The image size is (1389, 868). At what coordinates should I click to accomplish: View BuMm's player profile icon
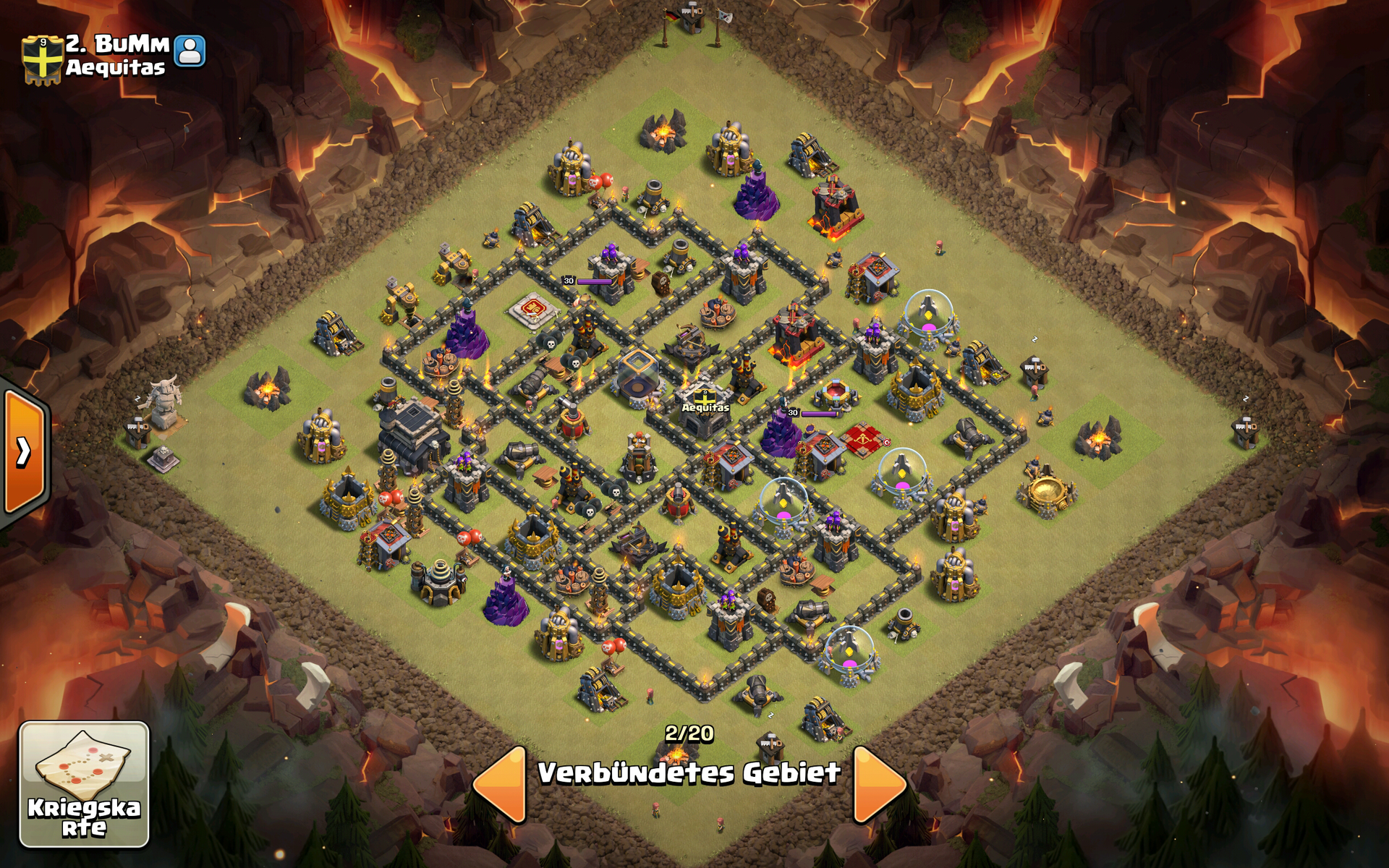(x=190, y=51)
